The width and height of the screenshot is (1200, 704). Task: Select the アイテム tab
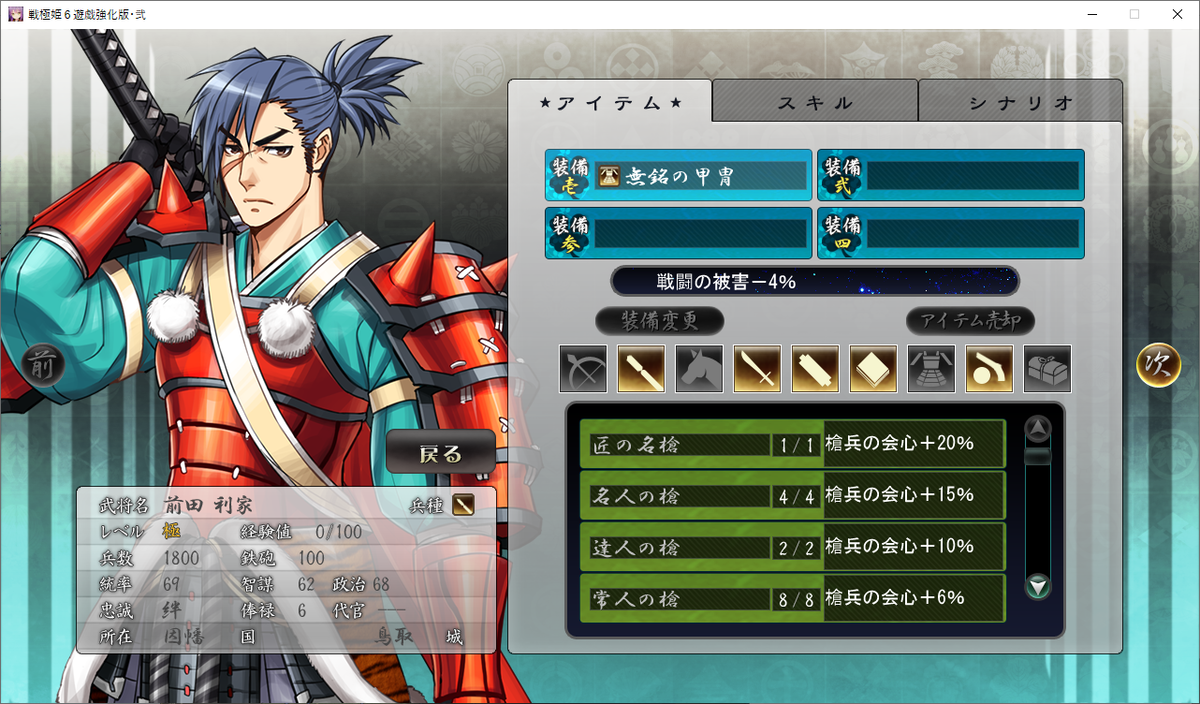click(610, 102)
